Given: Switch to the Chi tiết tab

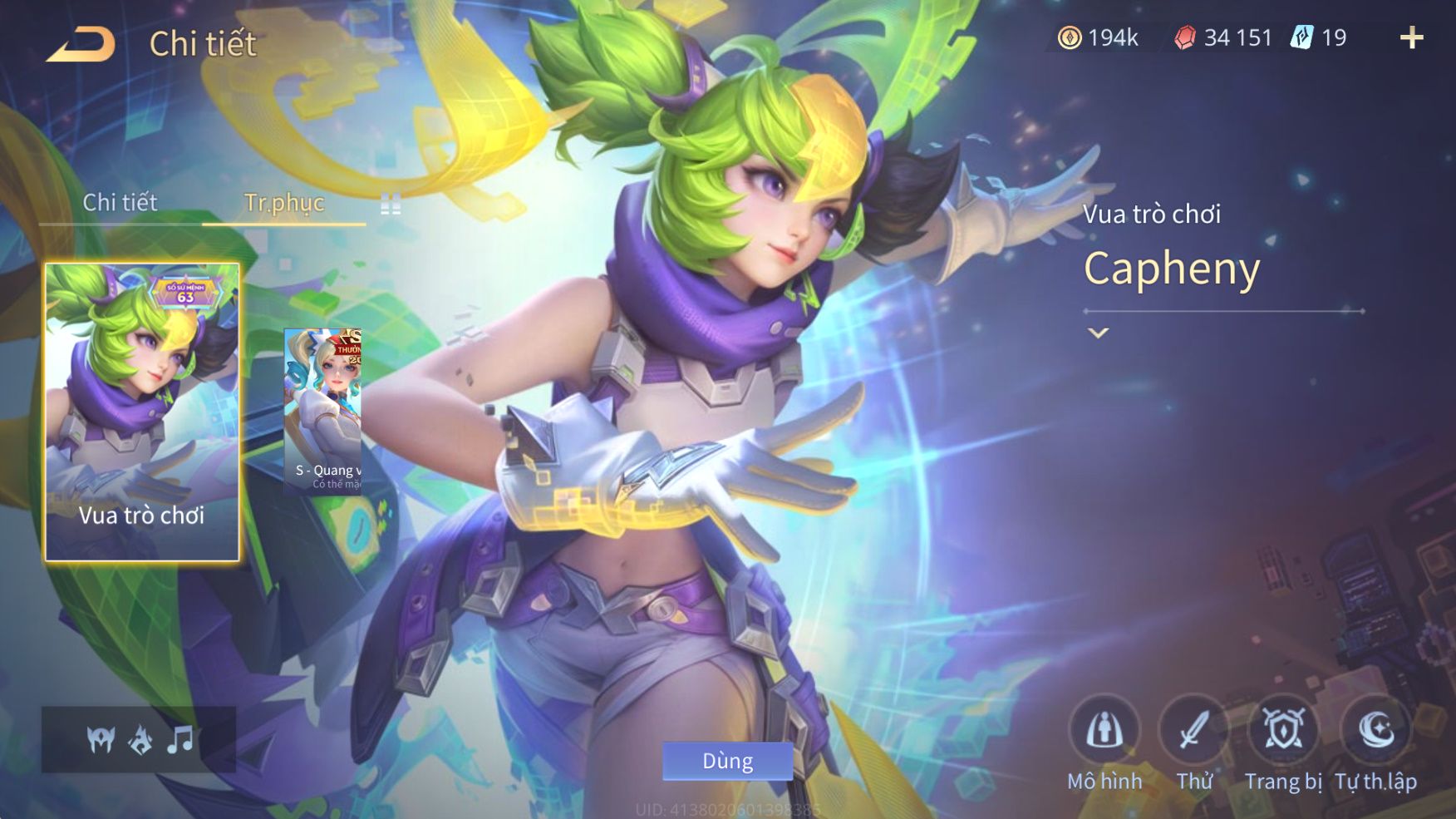Looking at the screenshot, I should (120, 202).
